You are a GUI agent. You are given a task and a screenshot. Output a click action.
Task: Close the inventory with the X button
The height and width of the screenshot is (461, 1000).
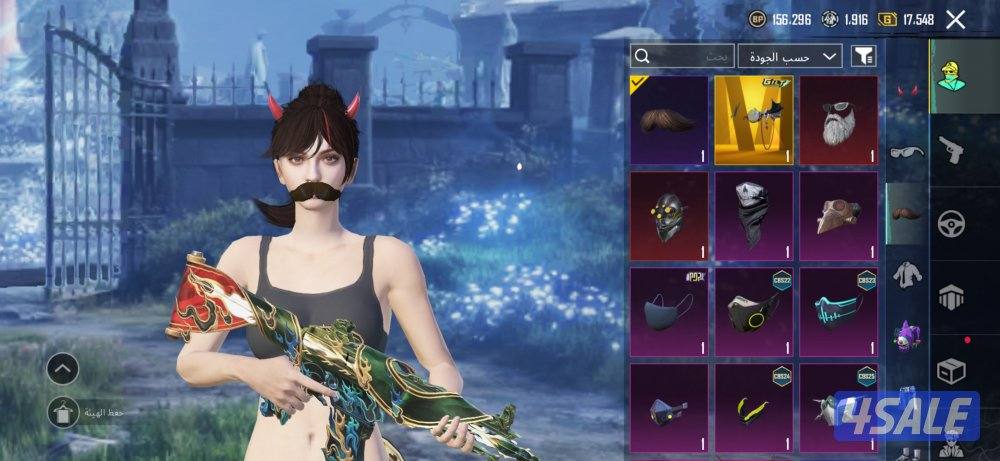click(956, 19)
